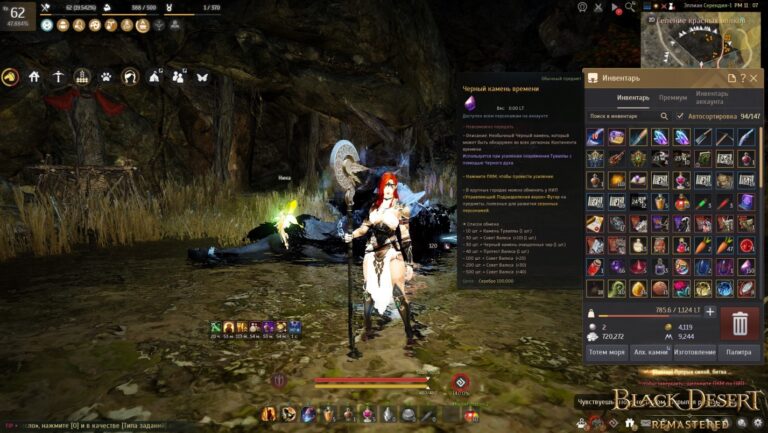Open the house residence icon
The height and width of the screenshot is (433, 768).
pos(34,76)
